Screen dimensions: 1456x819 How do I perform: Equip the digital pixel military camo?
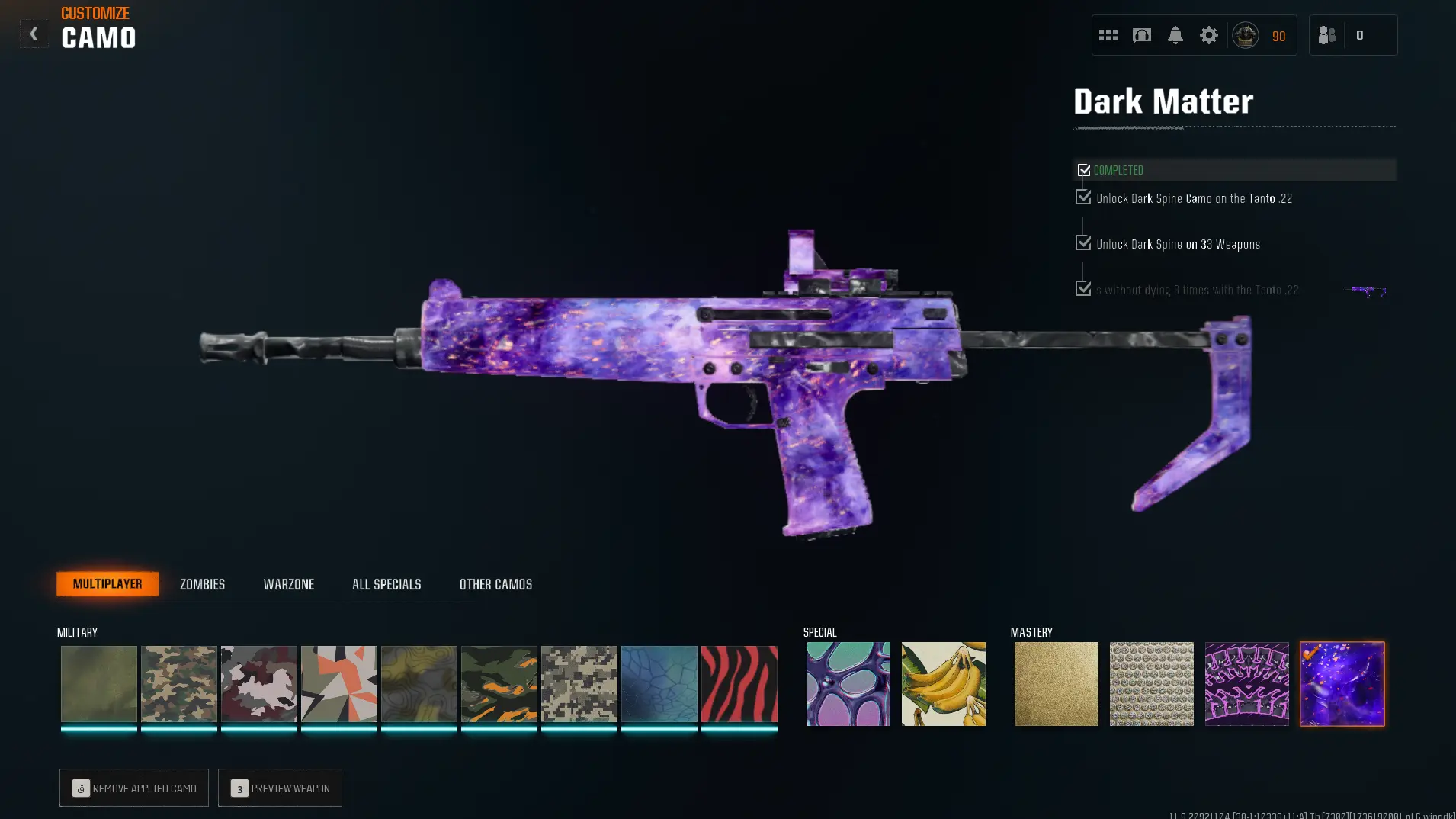click(579, 684)
